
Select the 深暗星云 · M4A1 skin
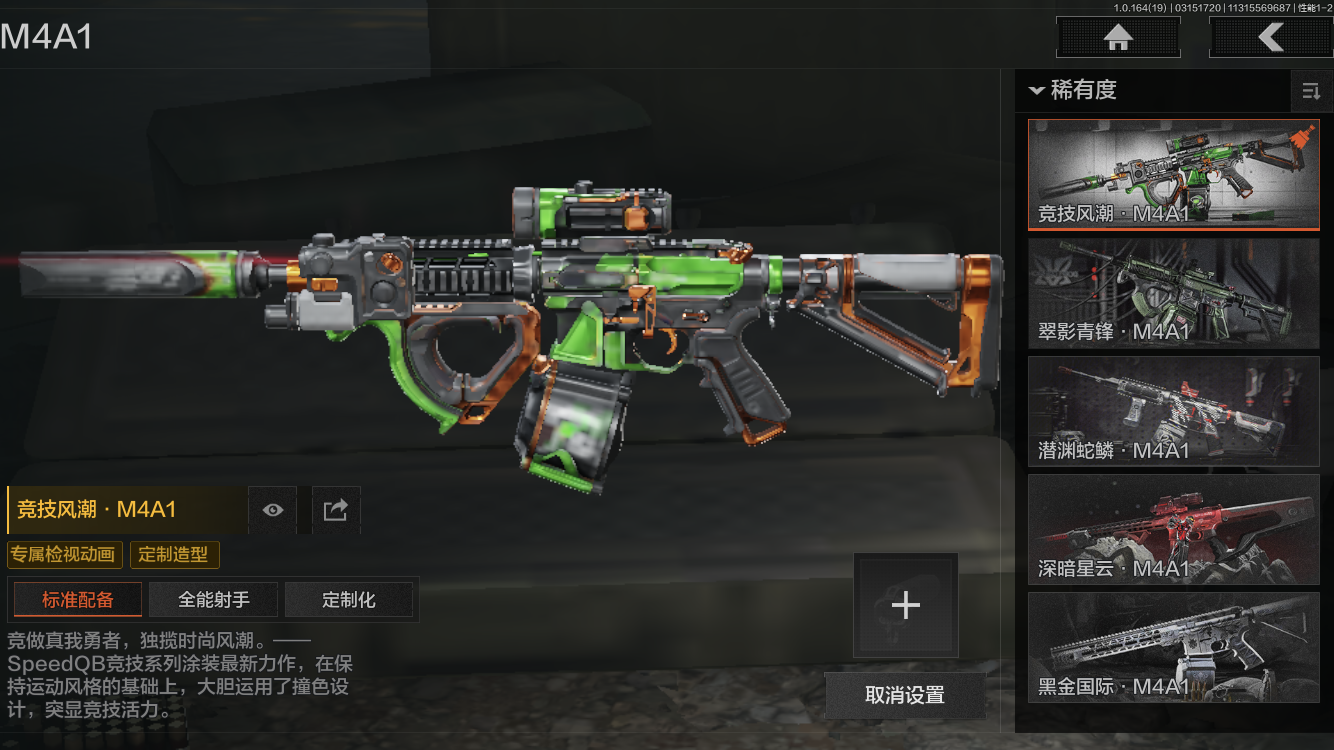(x=1173, y=529)
